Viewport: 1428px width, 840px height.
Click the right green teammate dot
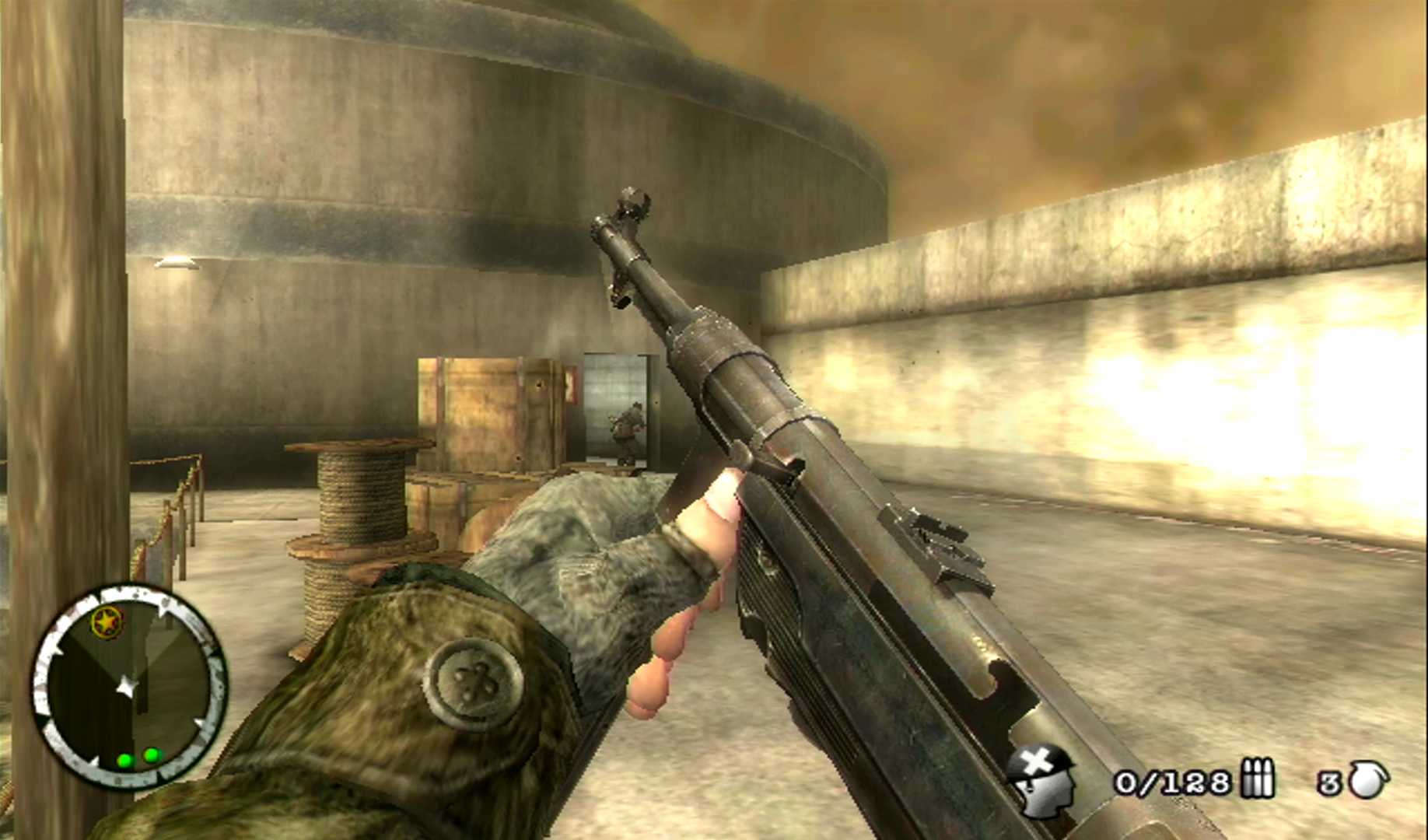coord(150,756)
